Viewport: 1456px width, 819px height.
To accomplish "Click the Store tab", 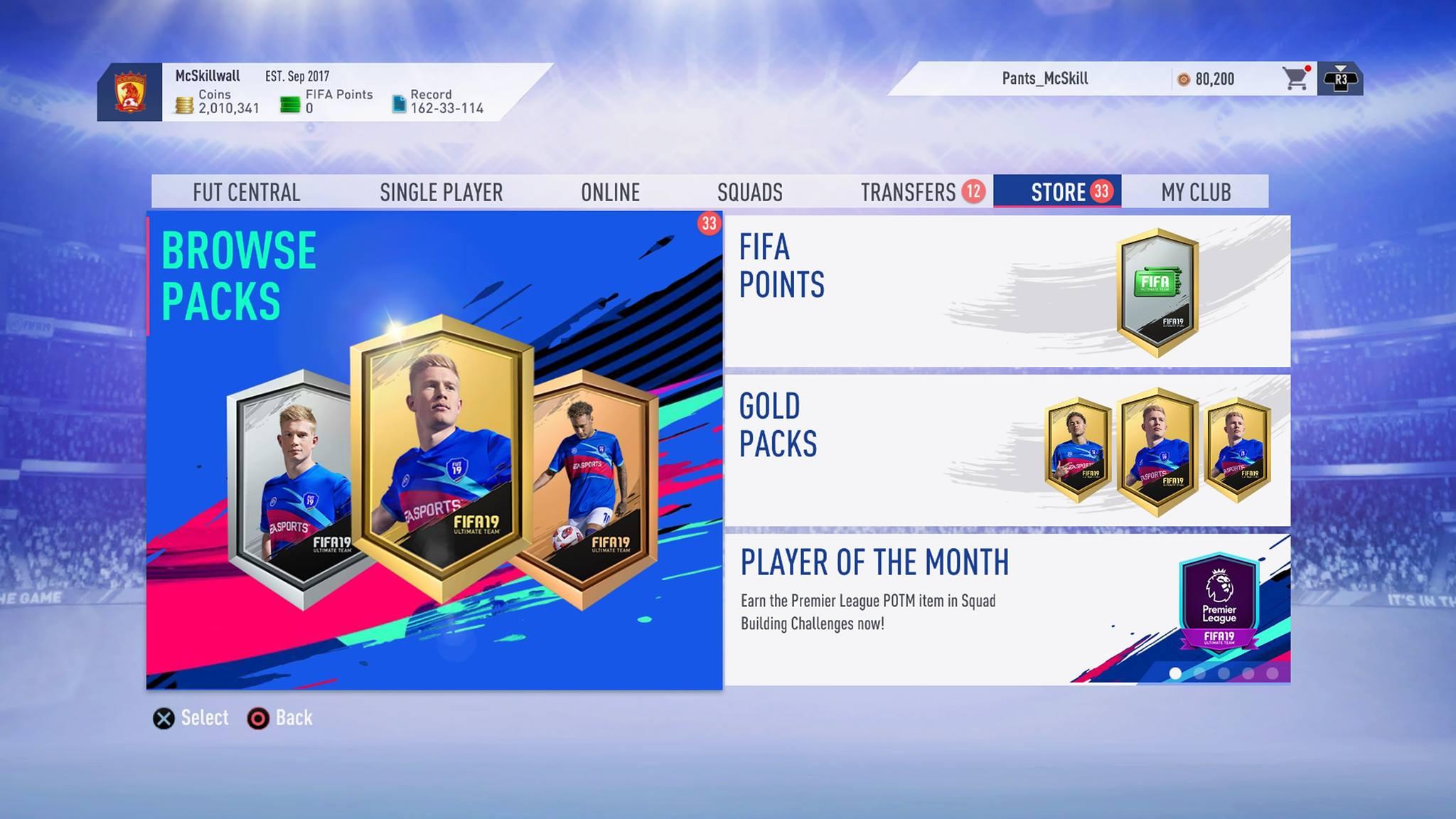I will (1058, 192).
